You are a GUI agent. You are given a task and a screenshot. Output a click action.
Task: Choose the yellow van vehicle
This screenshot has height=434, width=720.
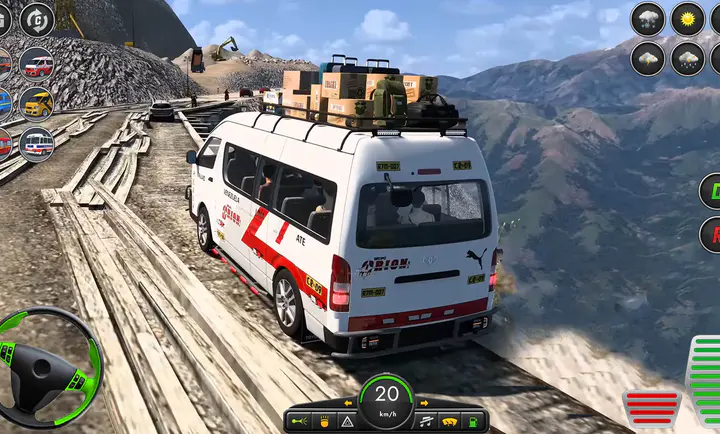[x=37, y=103]
